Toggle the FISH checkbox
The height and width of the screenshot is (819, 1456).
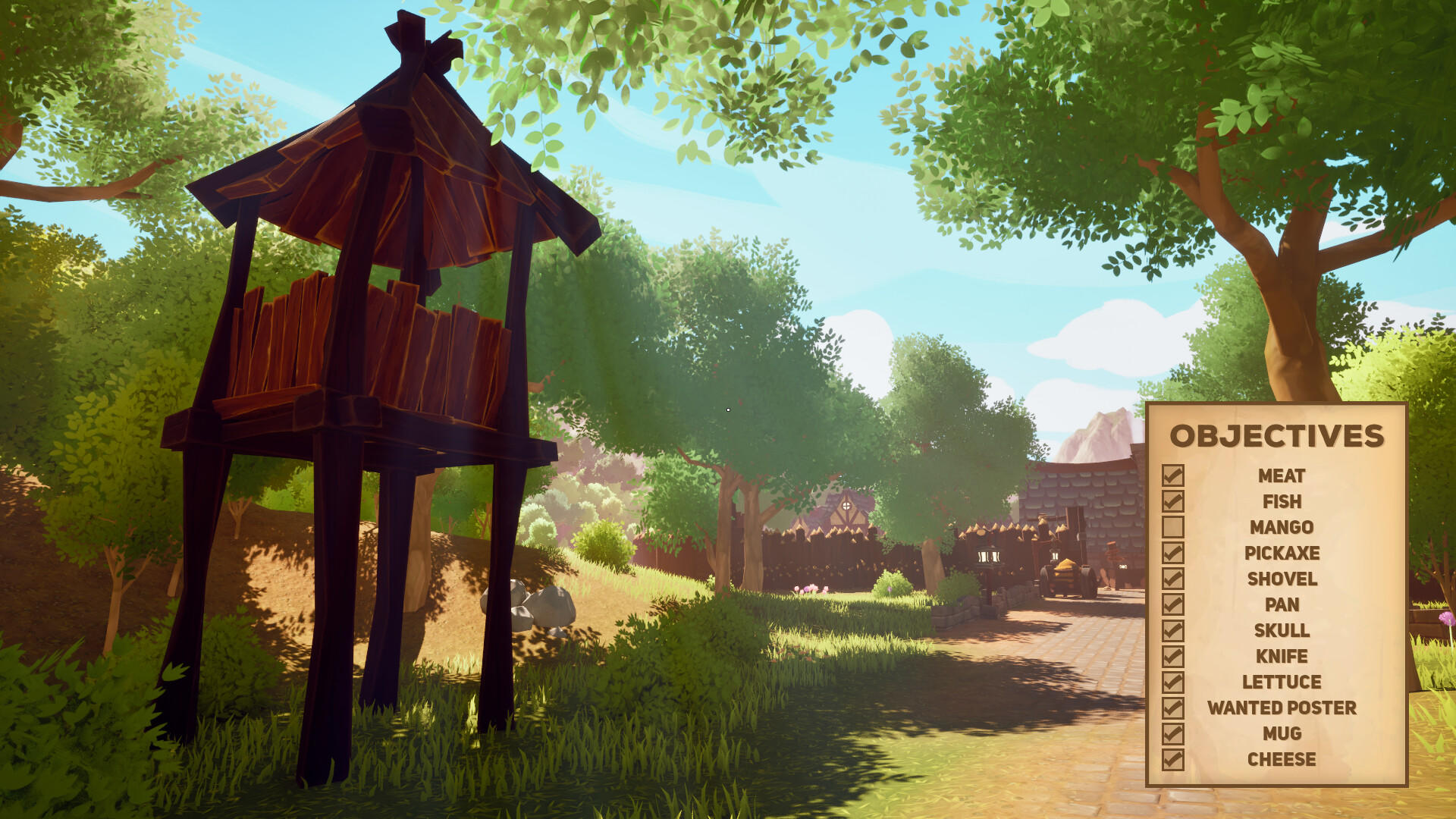point(1174,502)
